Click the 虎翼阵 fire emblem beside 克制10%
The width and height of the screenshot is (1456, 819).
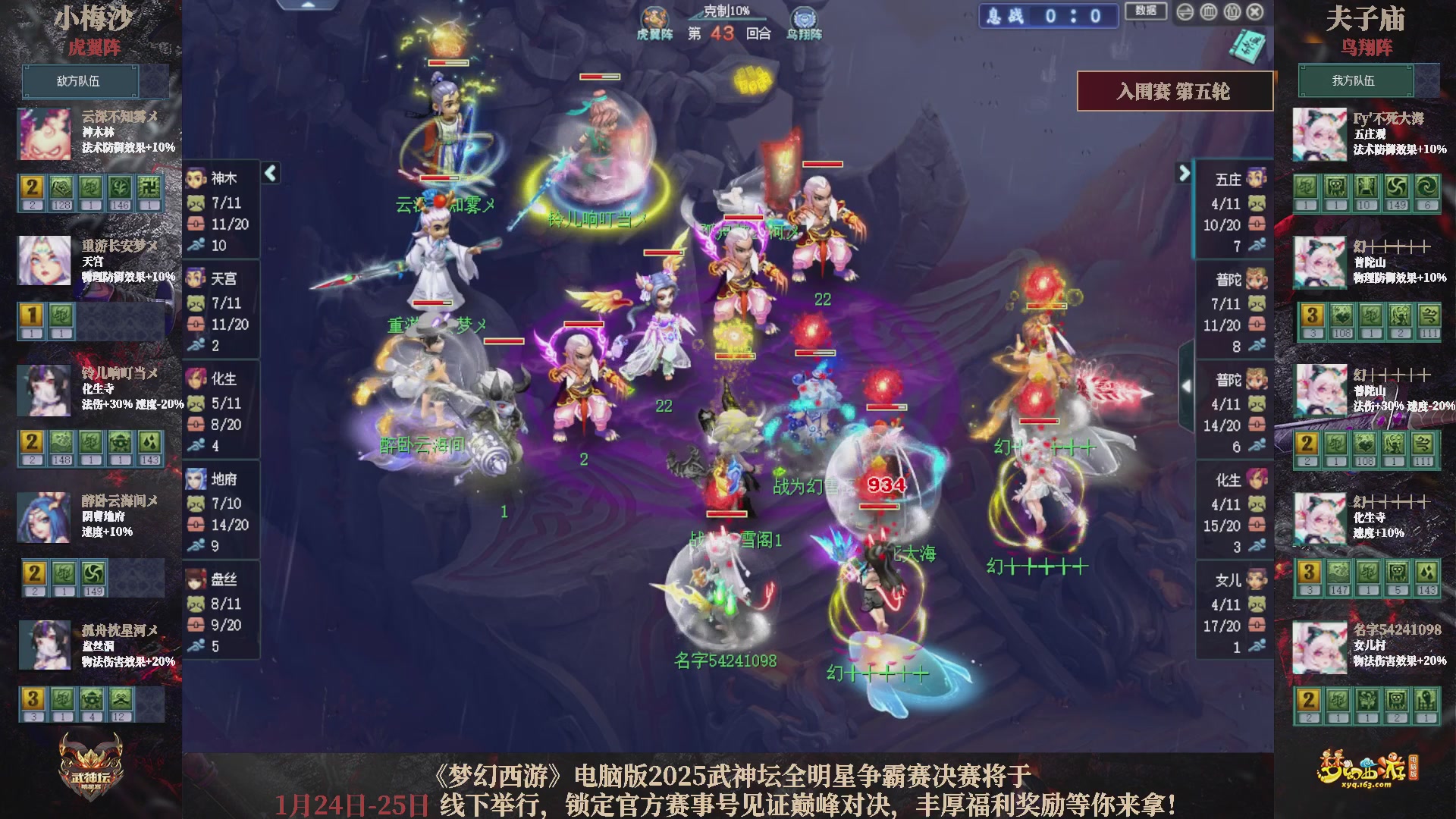coord(655,15)
